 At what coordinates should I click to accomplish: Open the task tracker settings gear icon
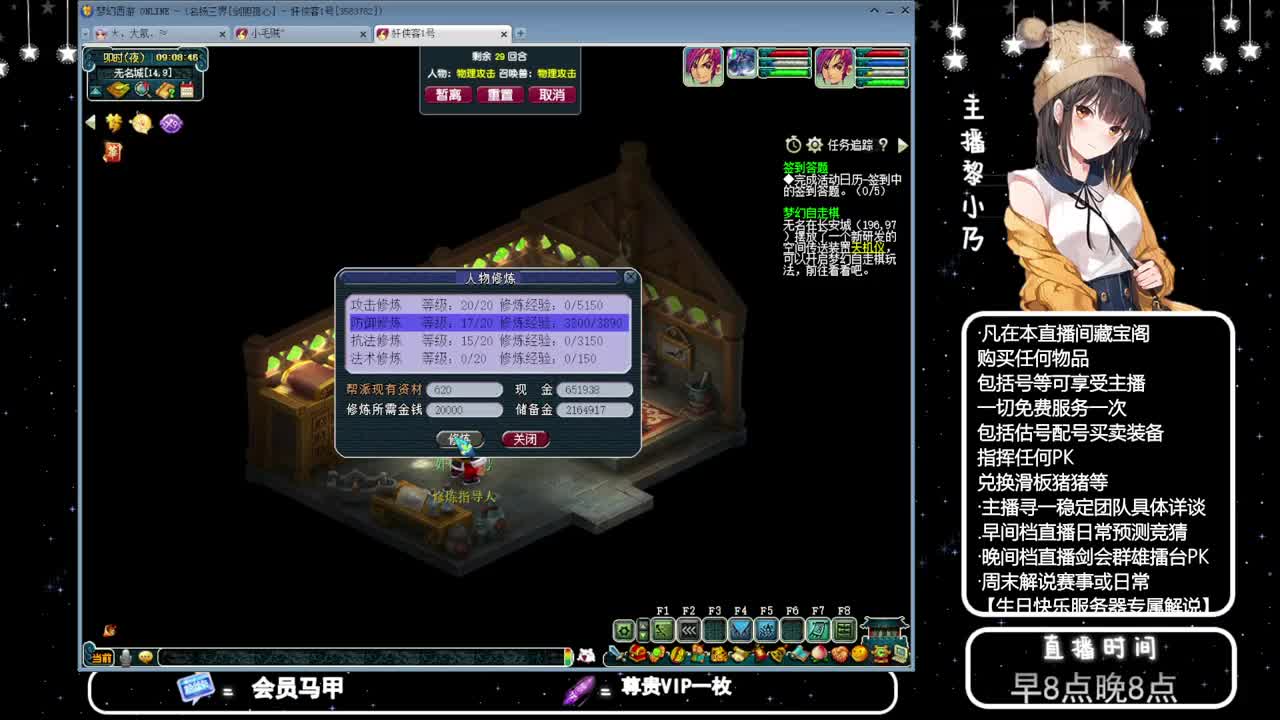[815, 145]
